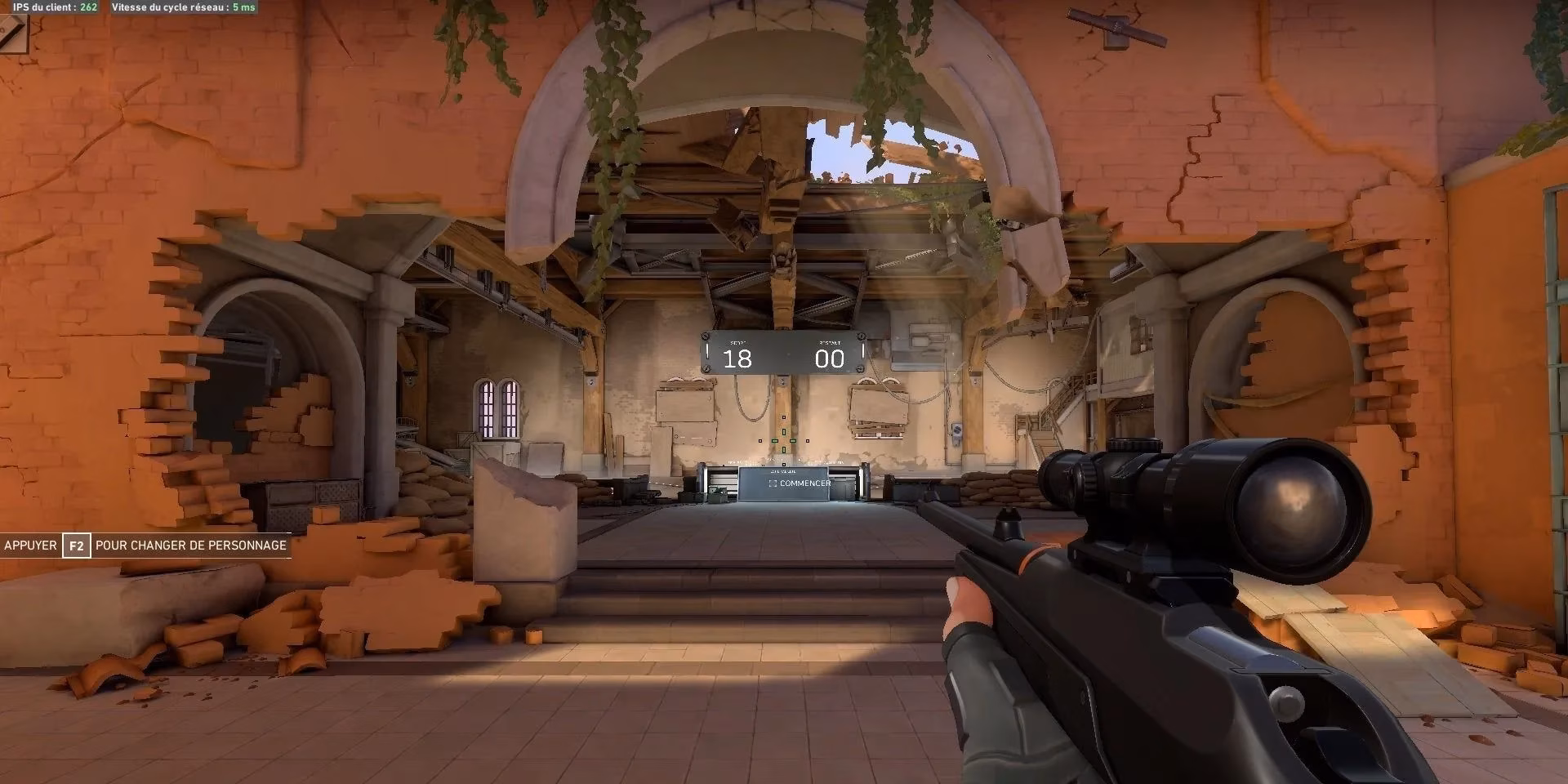Click the green 5 ms latency value

(245, 8)
